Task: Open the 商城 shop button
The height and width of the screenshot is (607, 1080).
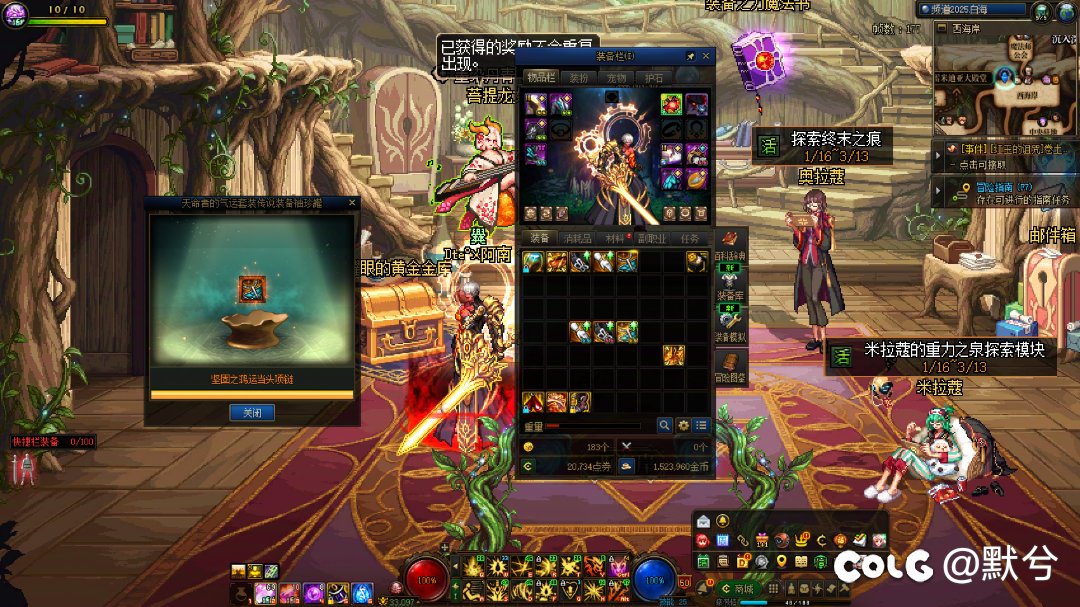Action: coord(738,590)
